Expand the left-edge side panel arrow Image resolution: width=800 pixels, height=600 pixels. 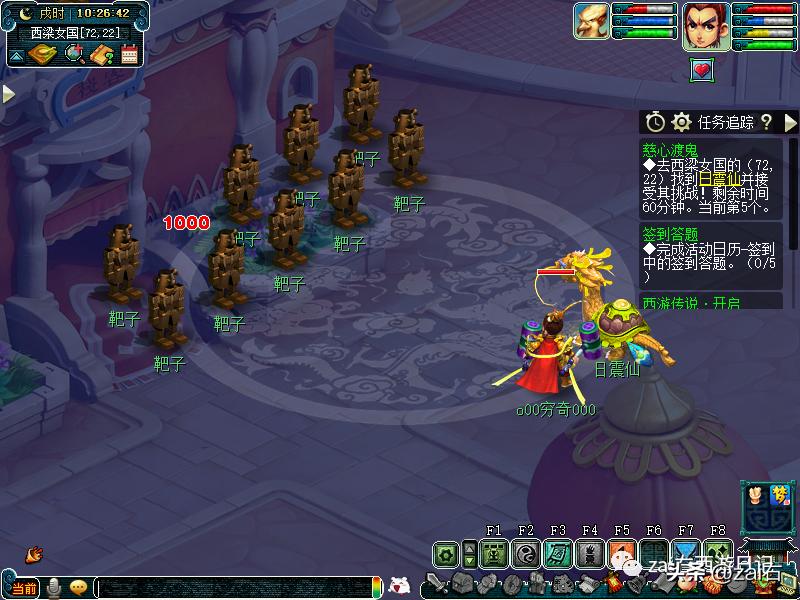(x=8, y=93)
